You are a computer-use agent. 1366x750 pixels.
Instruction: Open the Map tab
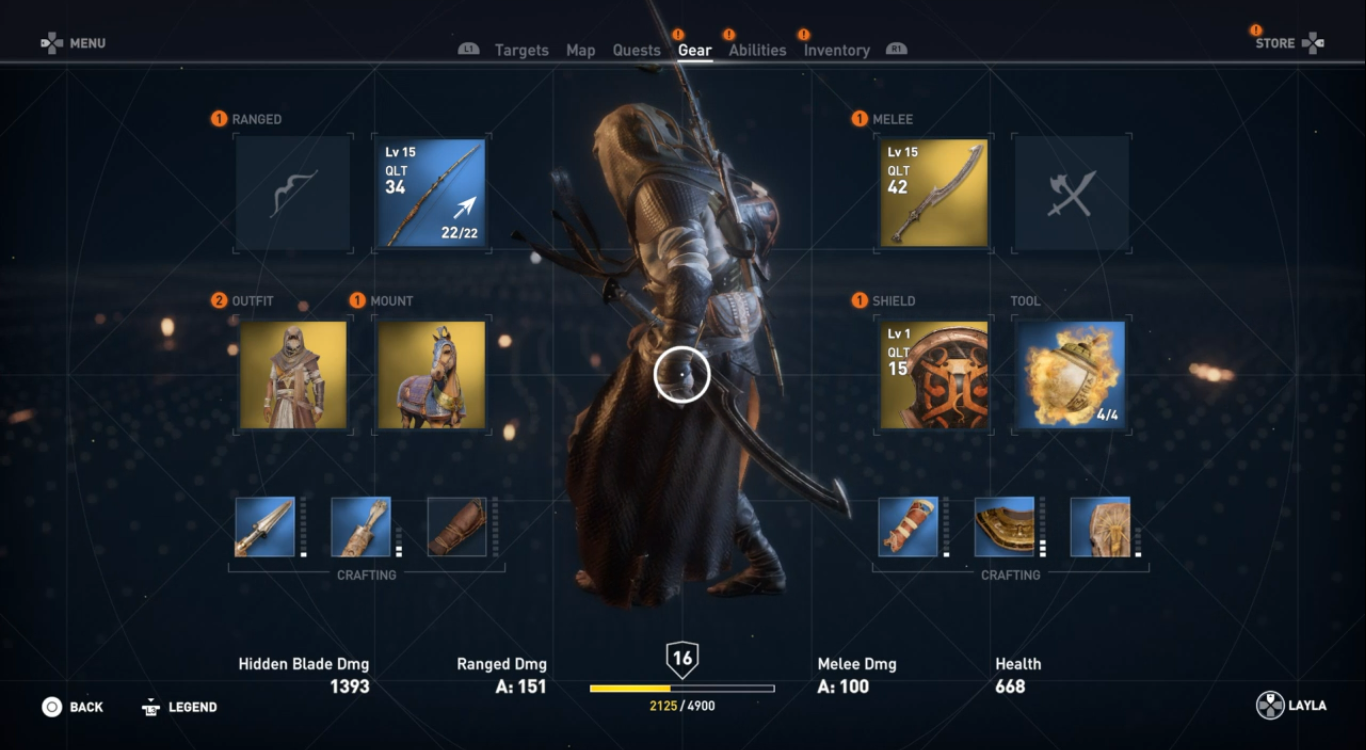pyautogui.click(x=580, y=50)
